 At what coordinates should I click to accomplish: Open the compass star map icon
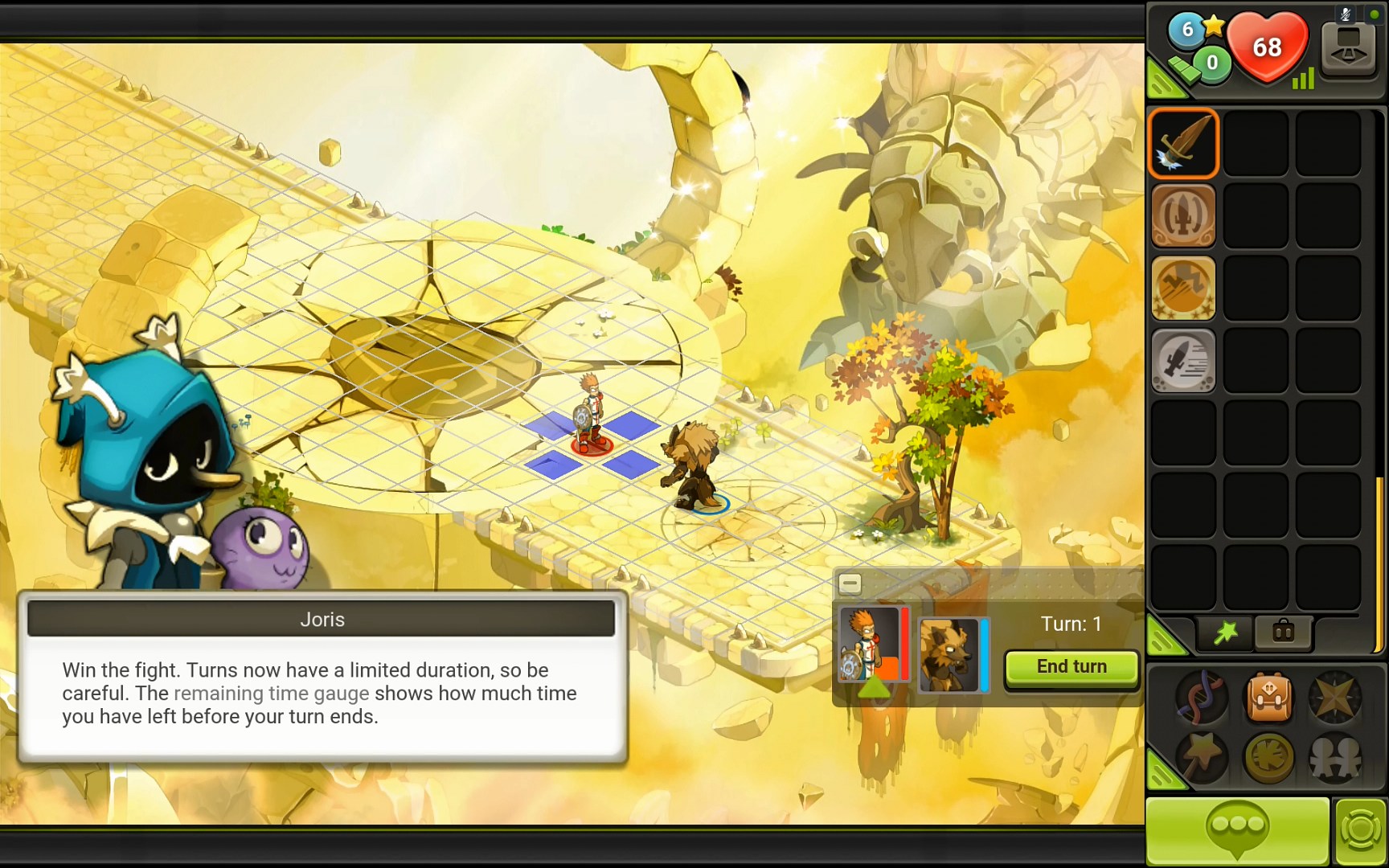coord(1334,697)
